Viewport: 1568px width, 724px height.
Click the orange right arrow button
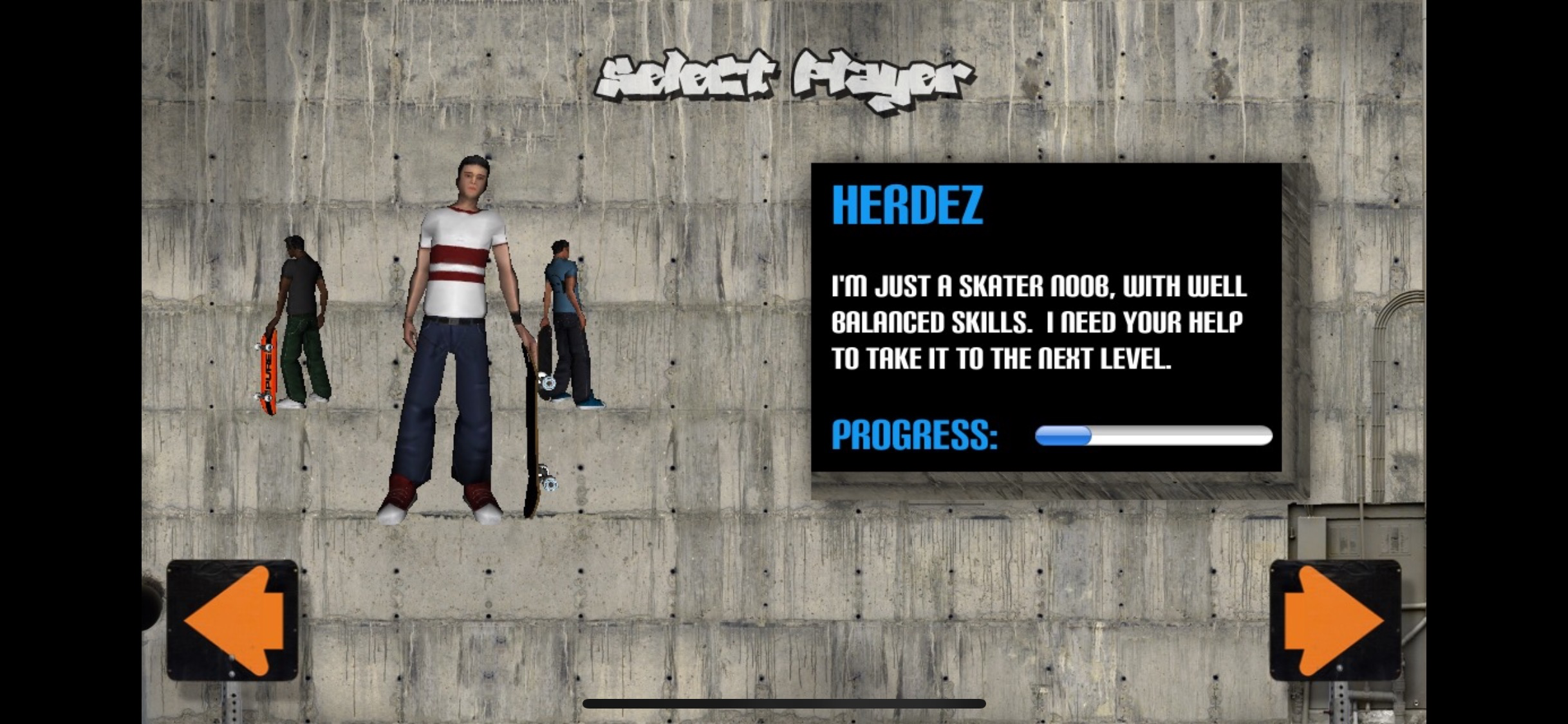1335,620
